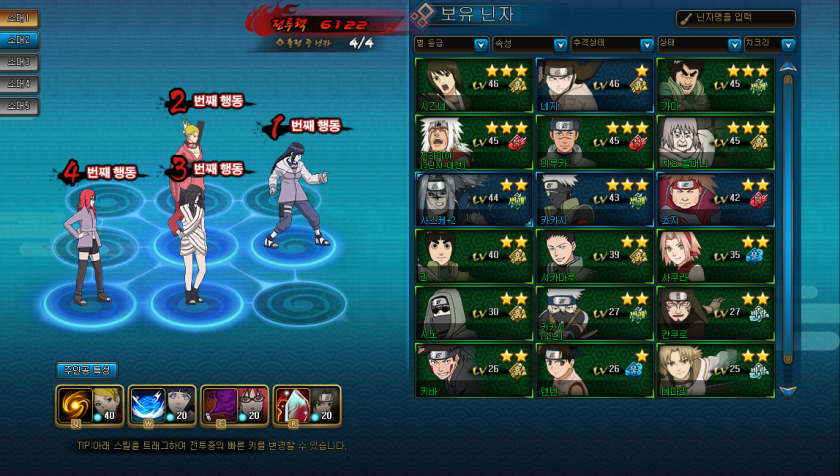Pick the 텐텐 ninja card
This screenshot has height=476, width=840.
click(594, 369)
